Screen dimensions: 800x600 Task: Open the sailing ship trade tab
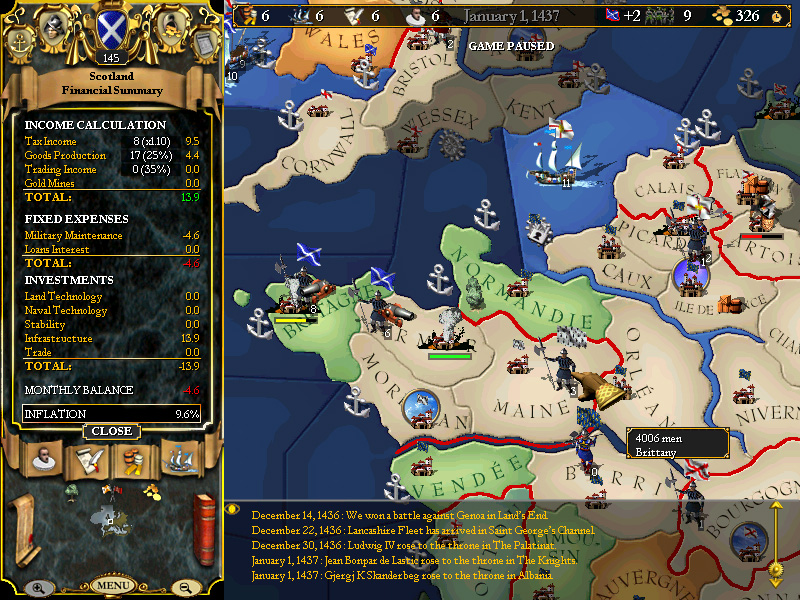click(x=178, y=461)
